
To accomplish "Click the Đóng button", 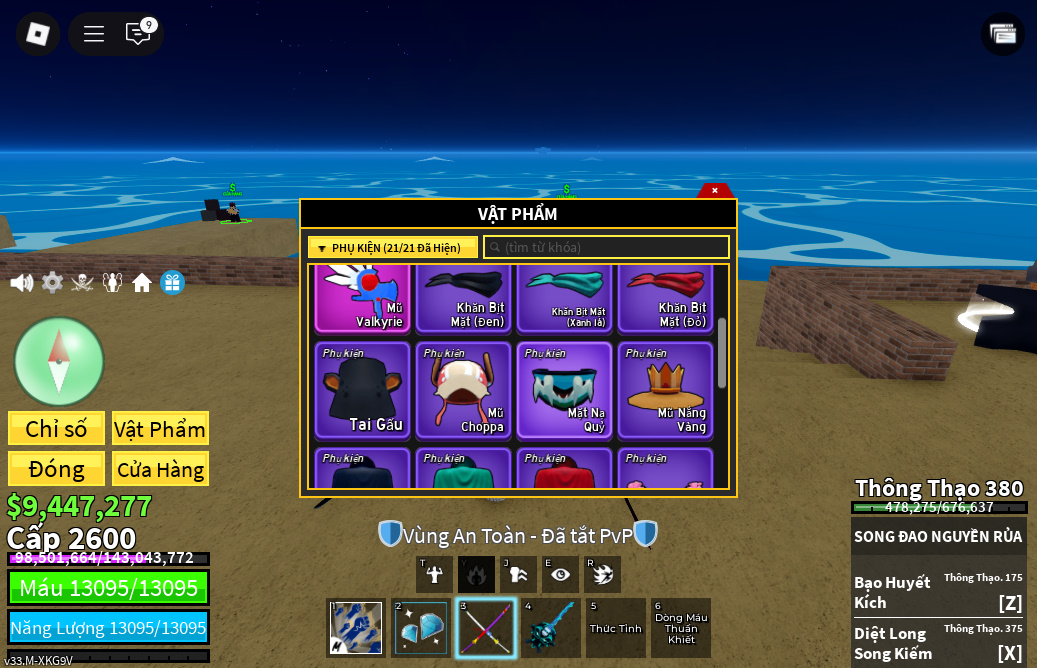I will pos(56,469).
